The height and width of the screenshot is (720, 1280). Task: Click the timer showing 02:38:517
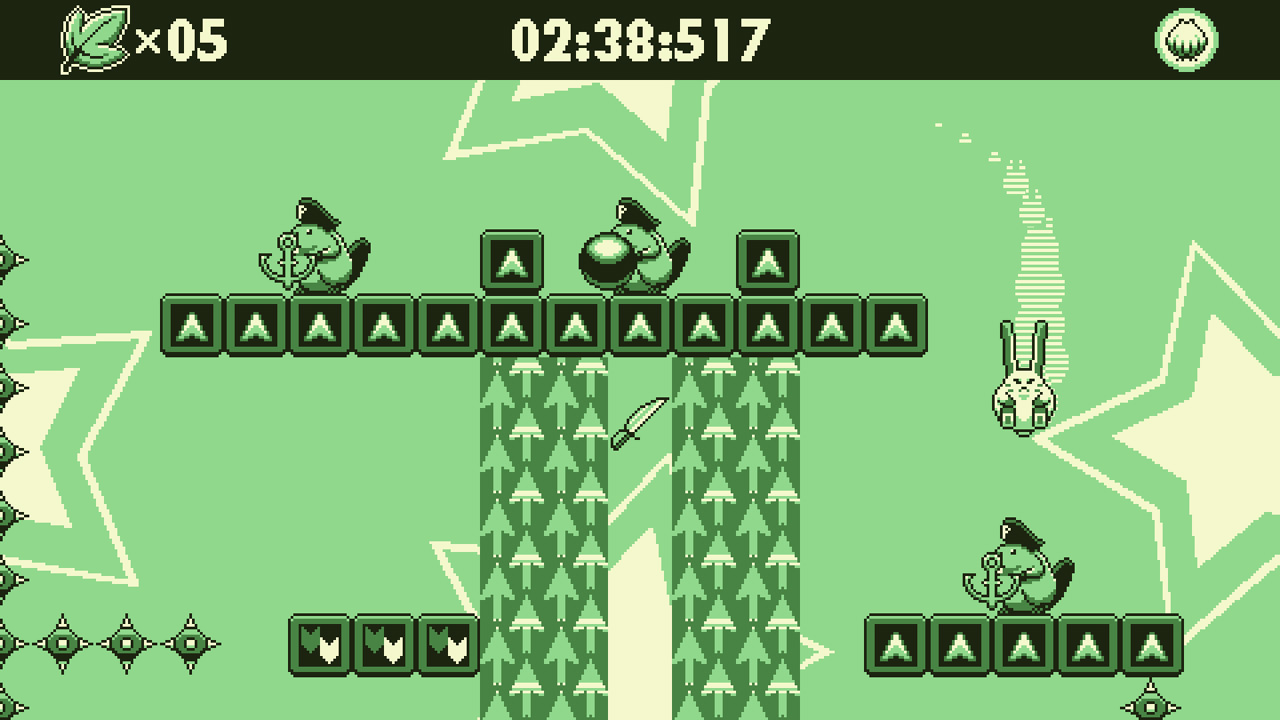tap(640, 40)
